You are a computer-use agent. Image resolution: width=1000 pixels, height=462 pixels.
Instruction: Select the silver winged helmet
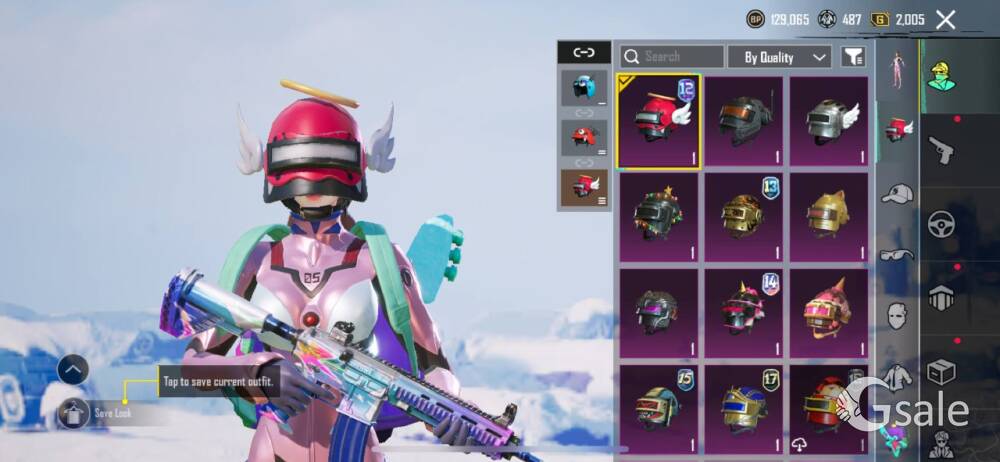(828, 121)
